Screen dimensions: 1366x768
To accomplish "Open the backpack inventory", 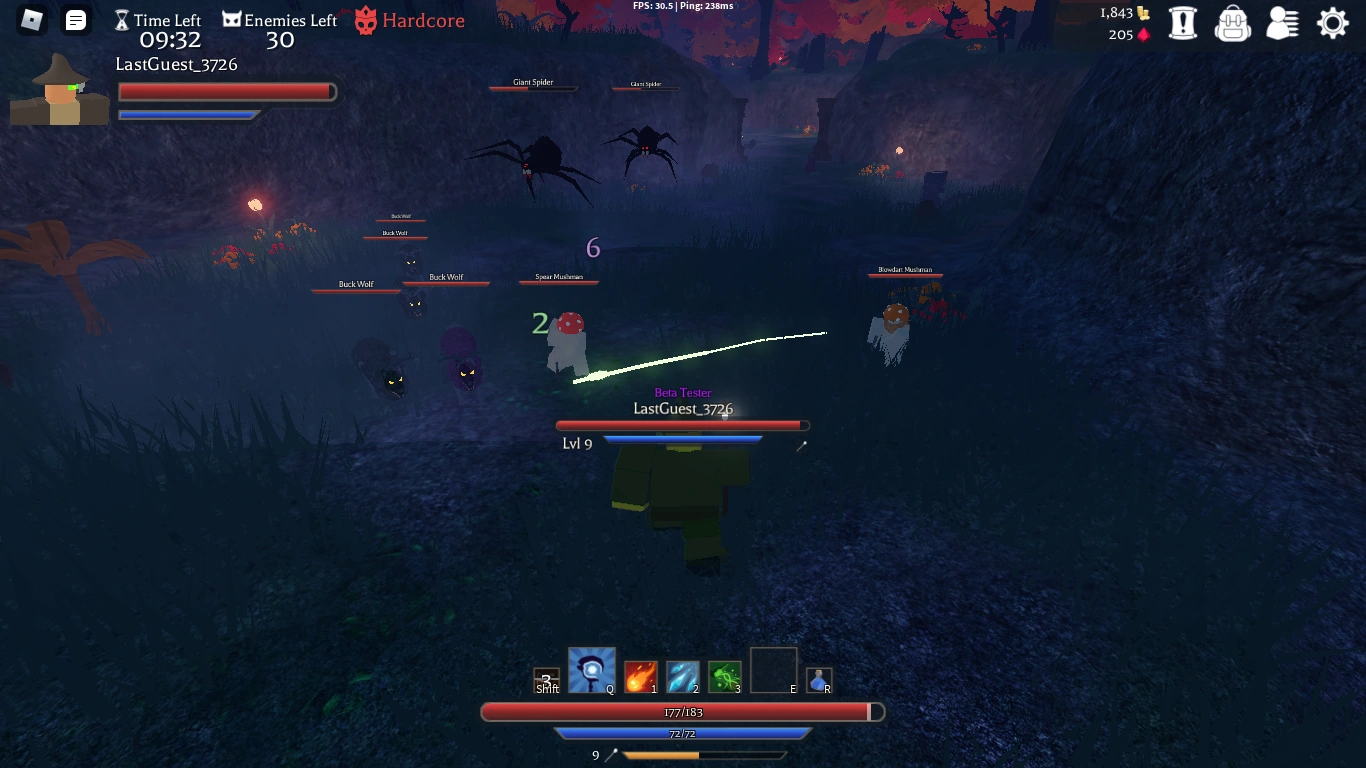I will [x=1233, y=22].
